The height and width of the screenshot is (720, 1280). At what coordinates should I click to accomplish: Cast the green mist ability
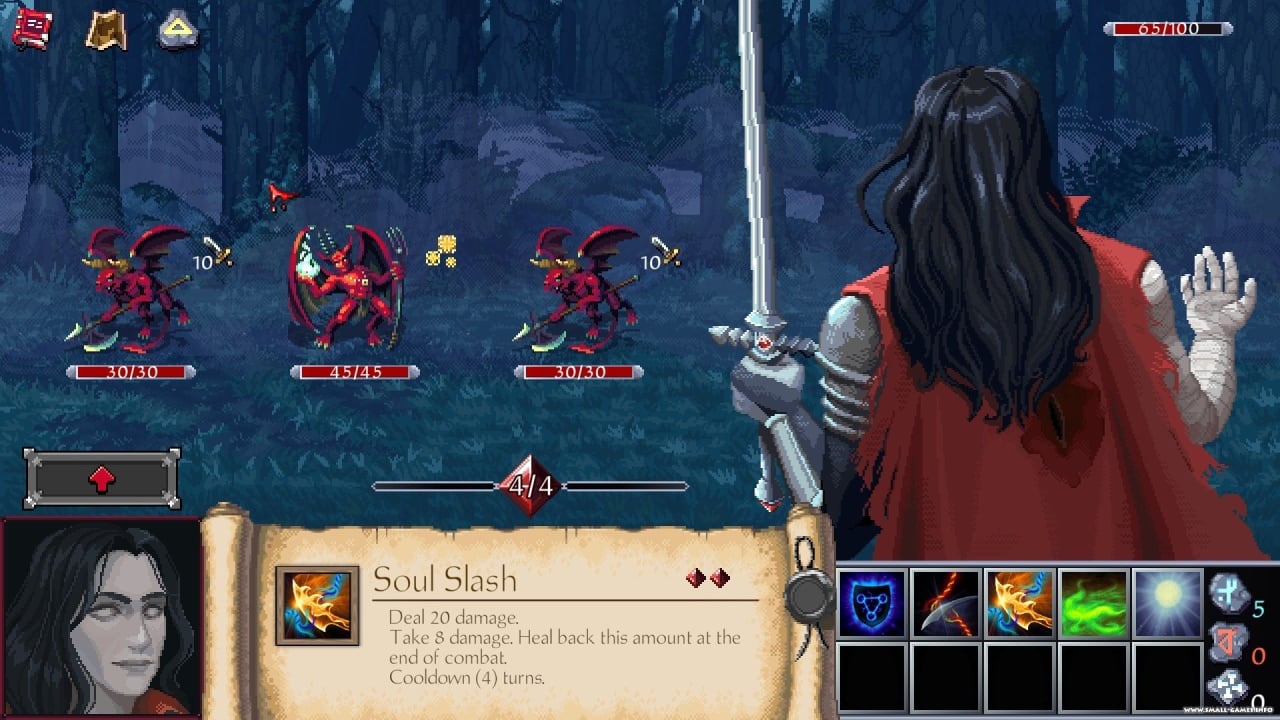pos(1093,604)
